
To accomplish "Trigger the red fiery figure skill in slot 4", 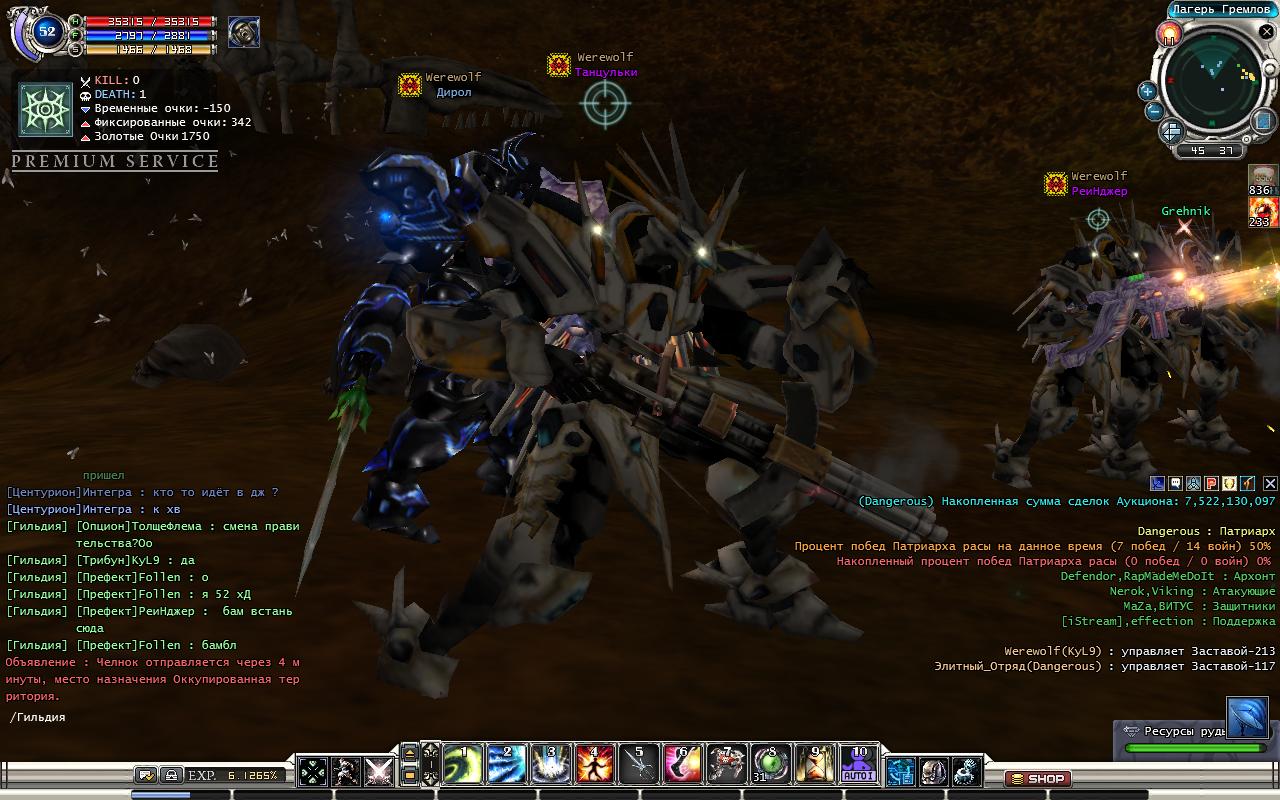I will (594, 765).
